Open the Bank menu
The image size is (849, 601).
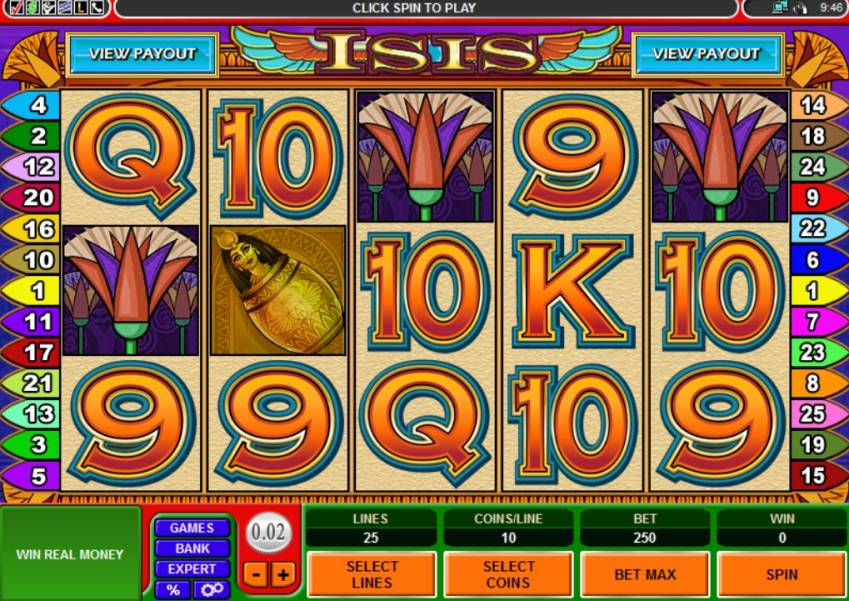click(x=191, y=548)
